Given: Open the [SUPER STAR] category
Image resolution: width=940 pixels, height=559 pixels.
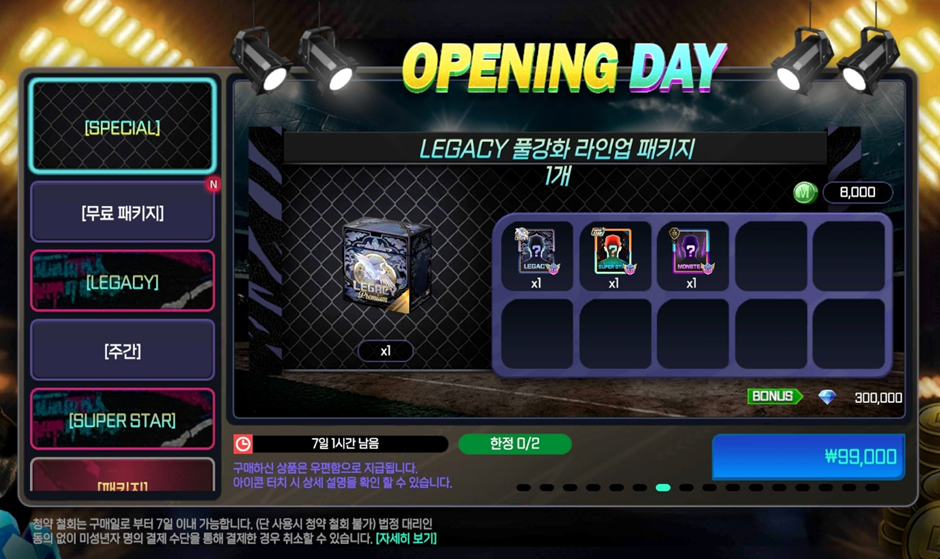Looking at the screenshot, I should [122, 420].
